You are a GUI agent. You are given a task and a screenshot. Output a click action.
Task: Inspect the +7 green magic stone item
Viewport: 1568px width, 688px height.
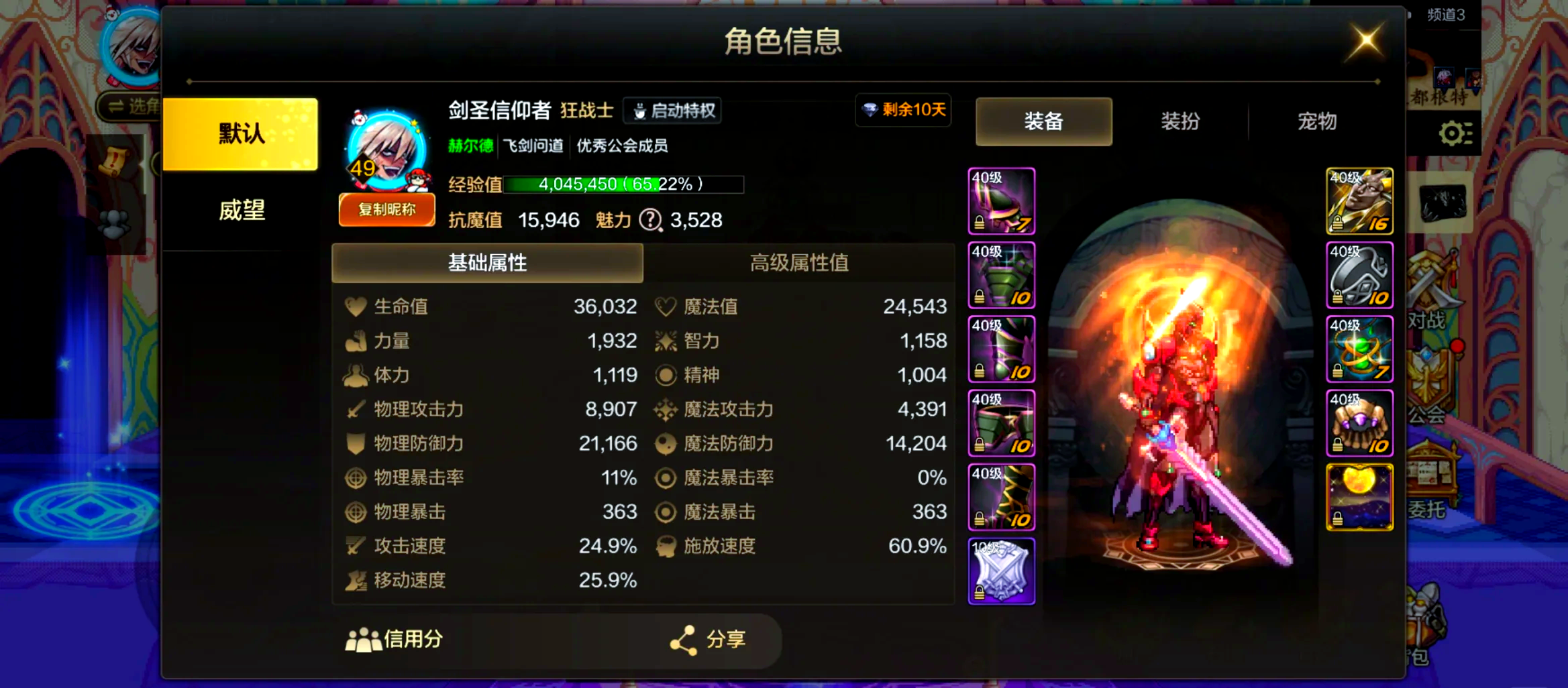[x=1359, y=349]
